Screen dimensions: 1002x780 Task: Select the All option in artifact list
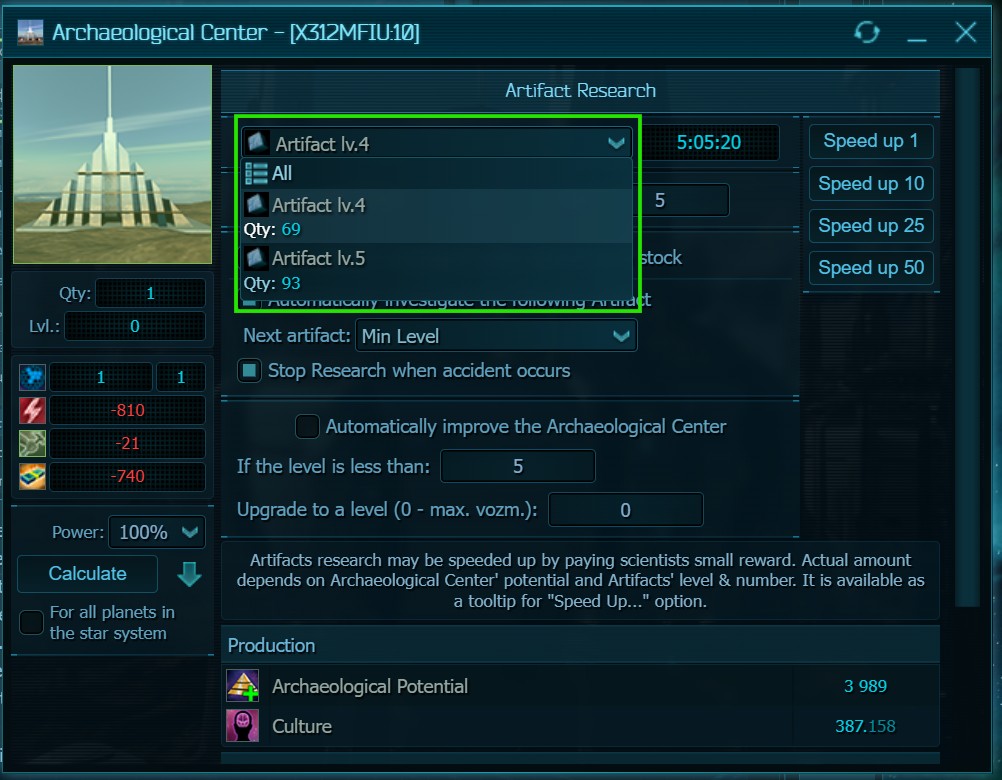(282, 173)
